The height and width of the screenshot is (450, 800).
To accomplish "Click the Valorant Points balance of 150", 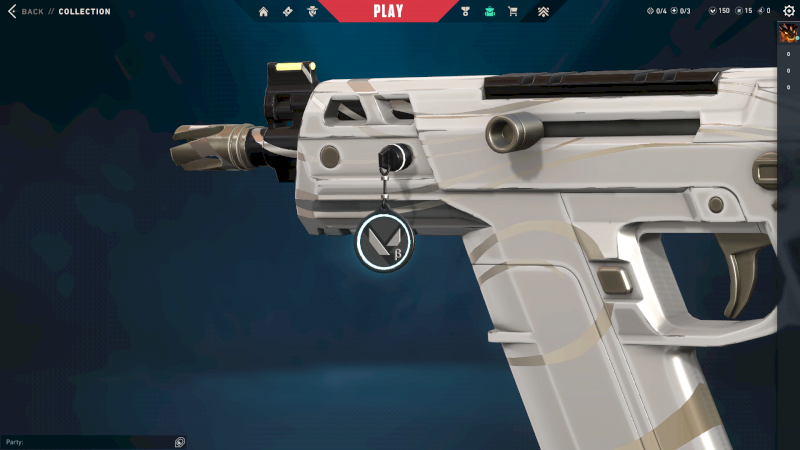I will [718, 12].
